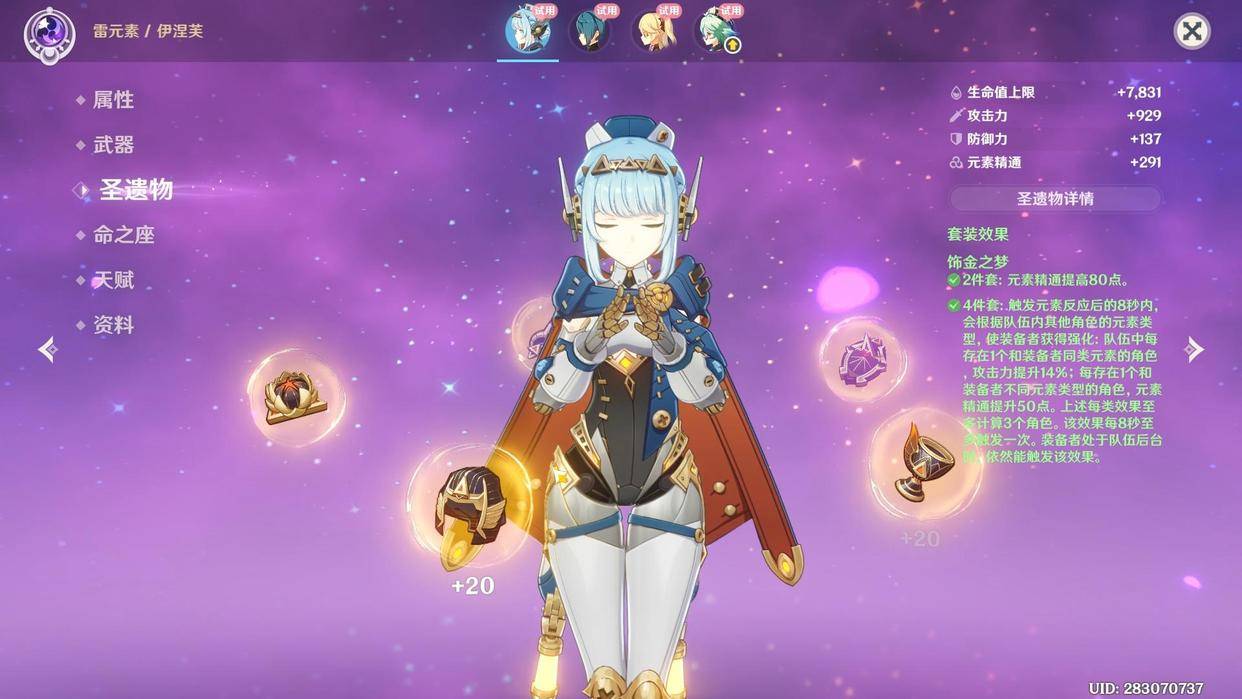Select the blue-haired trial character portrait

click(x=527, y=31)
